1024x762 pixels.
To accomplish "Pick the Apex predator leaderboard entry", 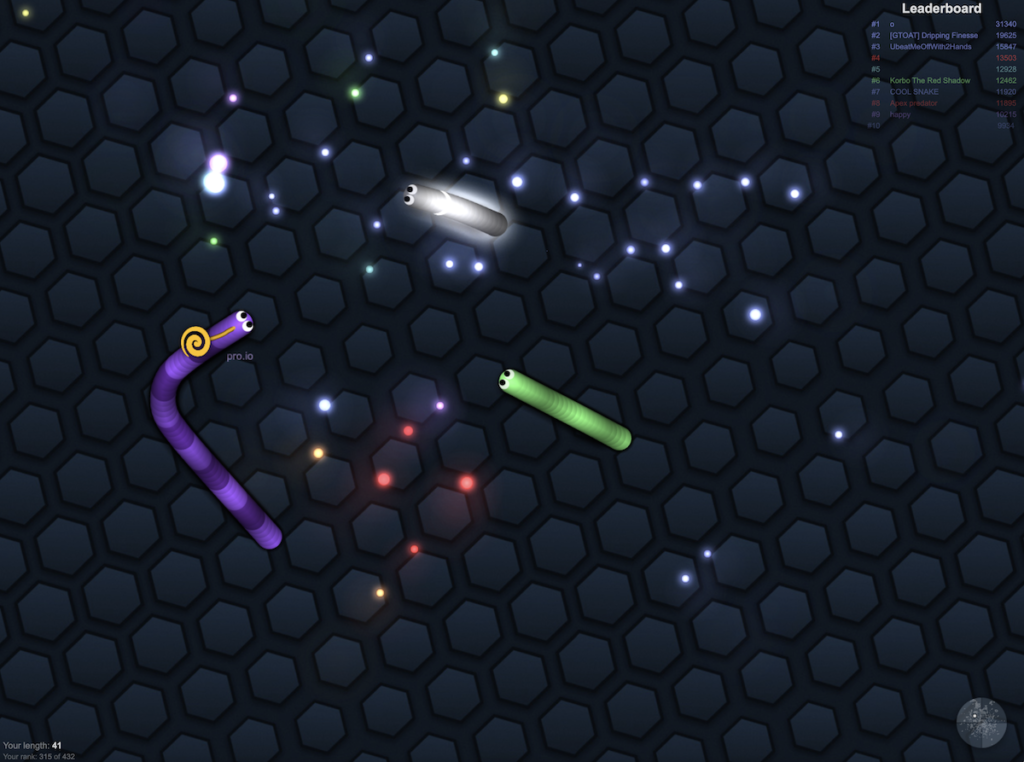I will coord(914,103).
